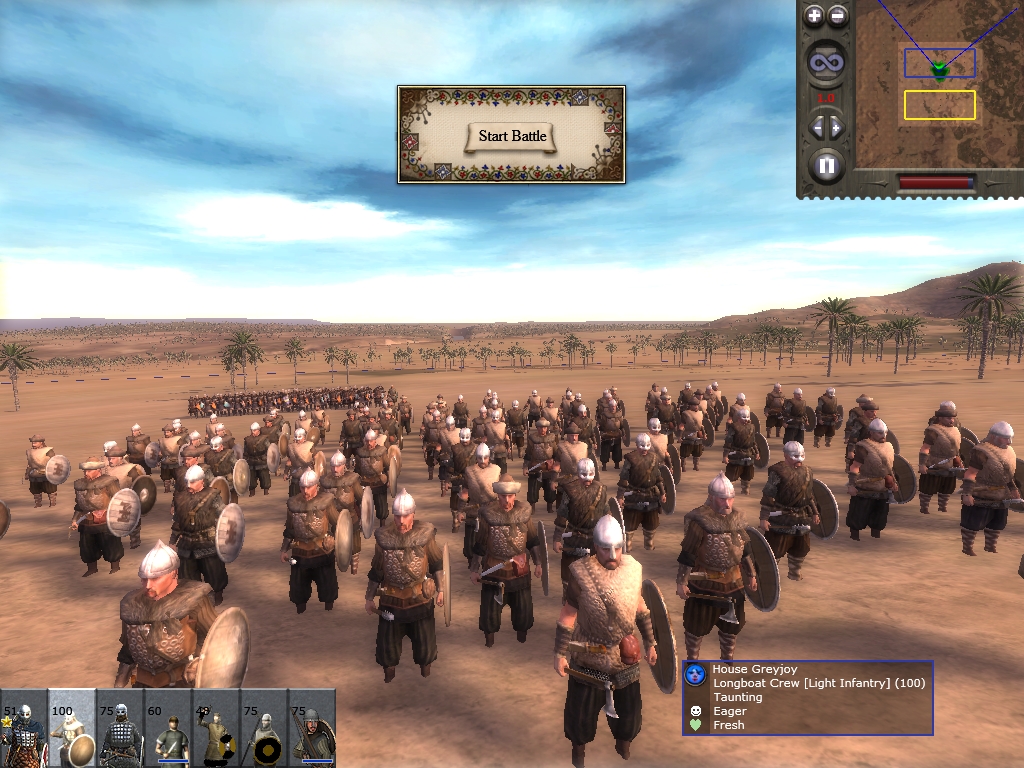Toggle the infinity time-limit button
The image size is (1024, 768).
[827, 64]
